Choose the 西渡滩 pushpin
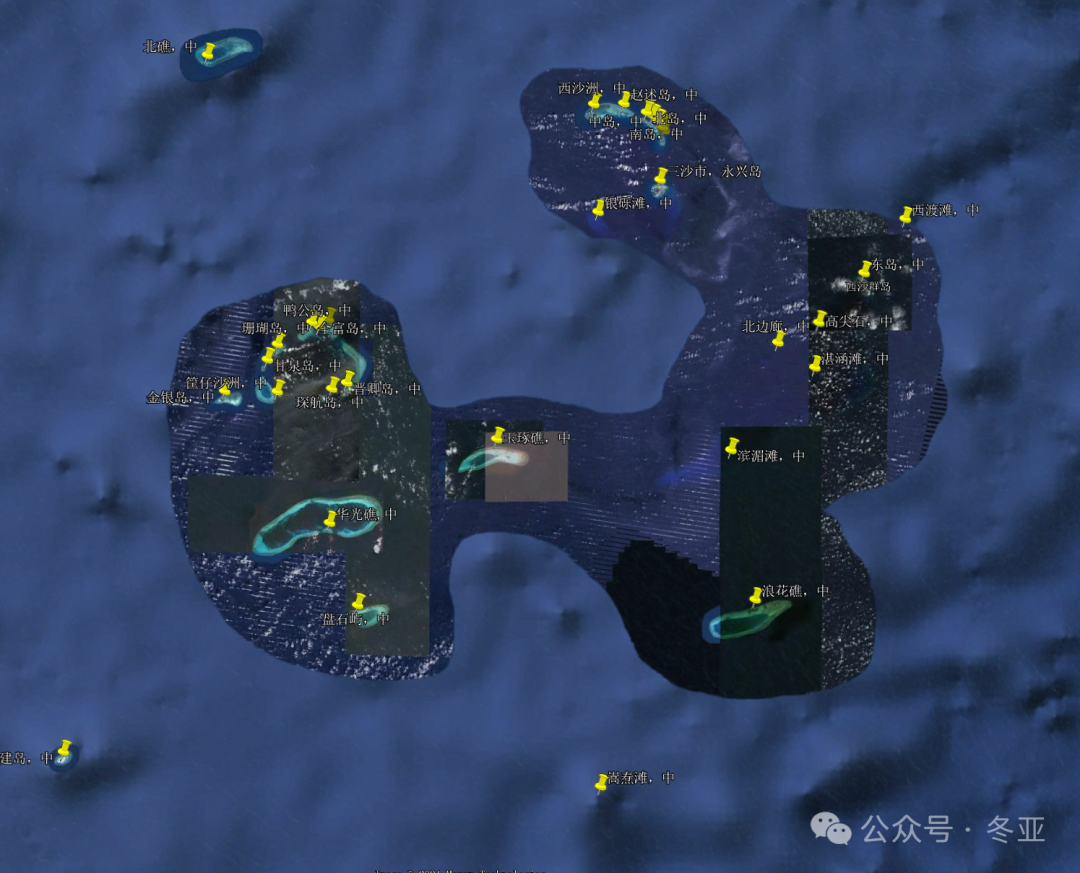Screen dimensions: 1080x873 [x=906, y=214]
